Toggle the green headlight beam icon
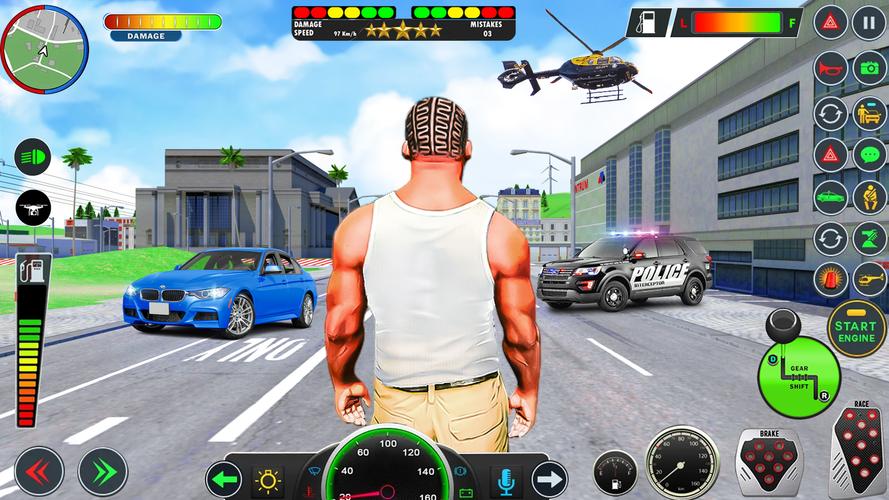 [32, 157]
